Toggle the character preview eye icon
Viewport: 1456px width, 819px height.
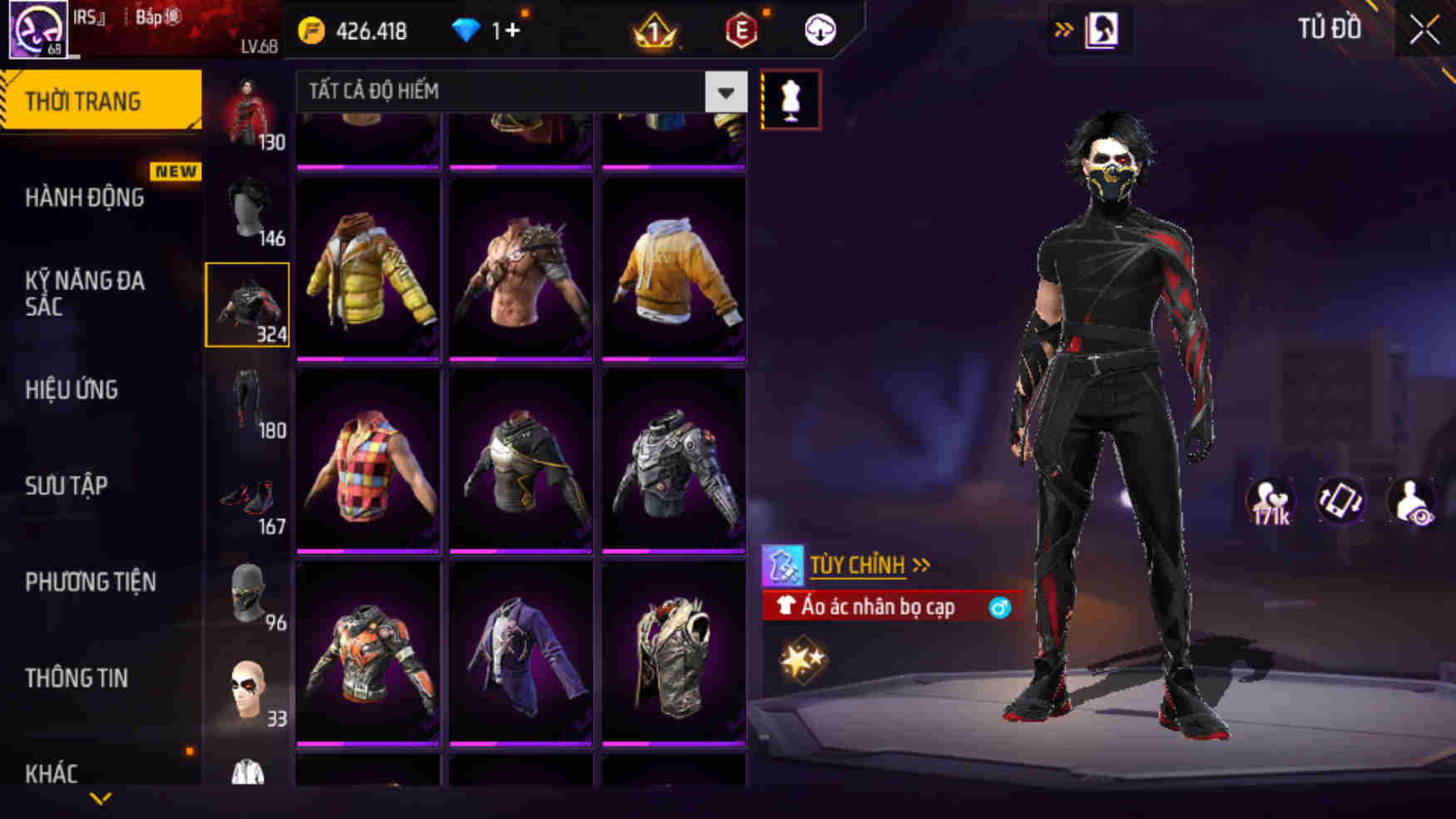coord(1412,500)
